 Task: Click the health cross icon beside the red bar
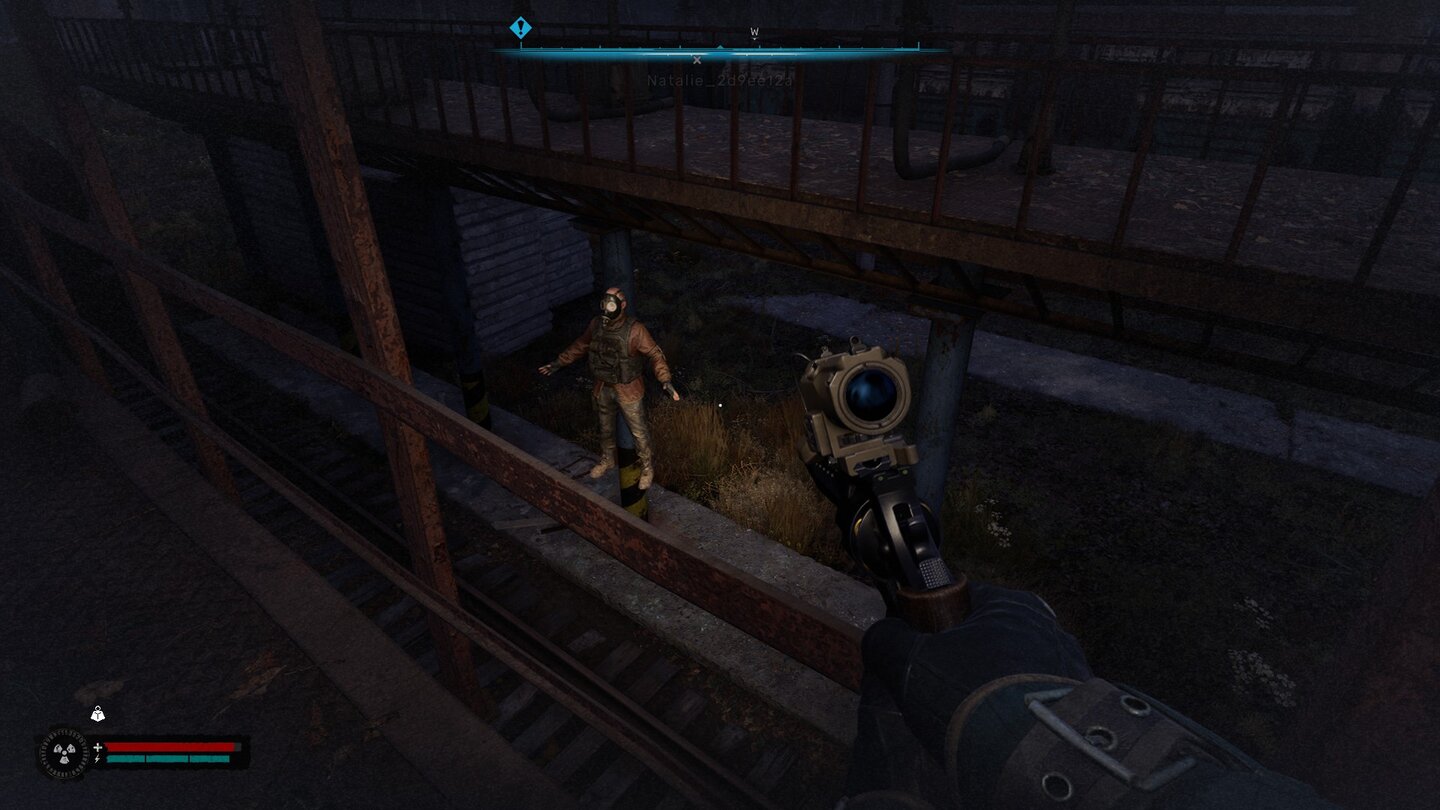click(97, 747)
